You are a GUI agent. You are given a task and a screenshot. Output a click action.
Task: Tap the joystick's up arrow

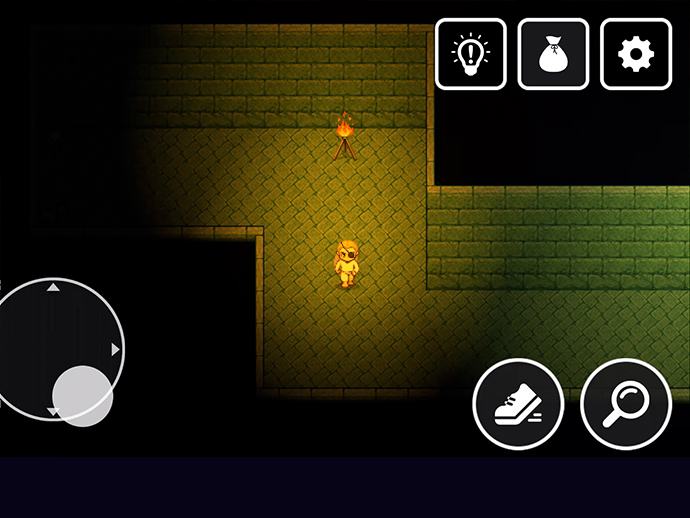tap(54, 288)
